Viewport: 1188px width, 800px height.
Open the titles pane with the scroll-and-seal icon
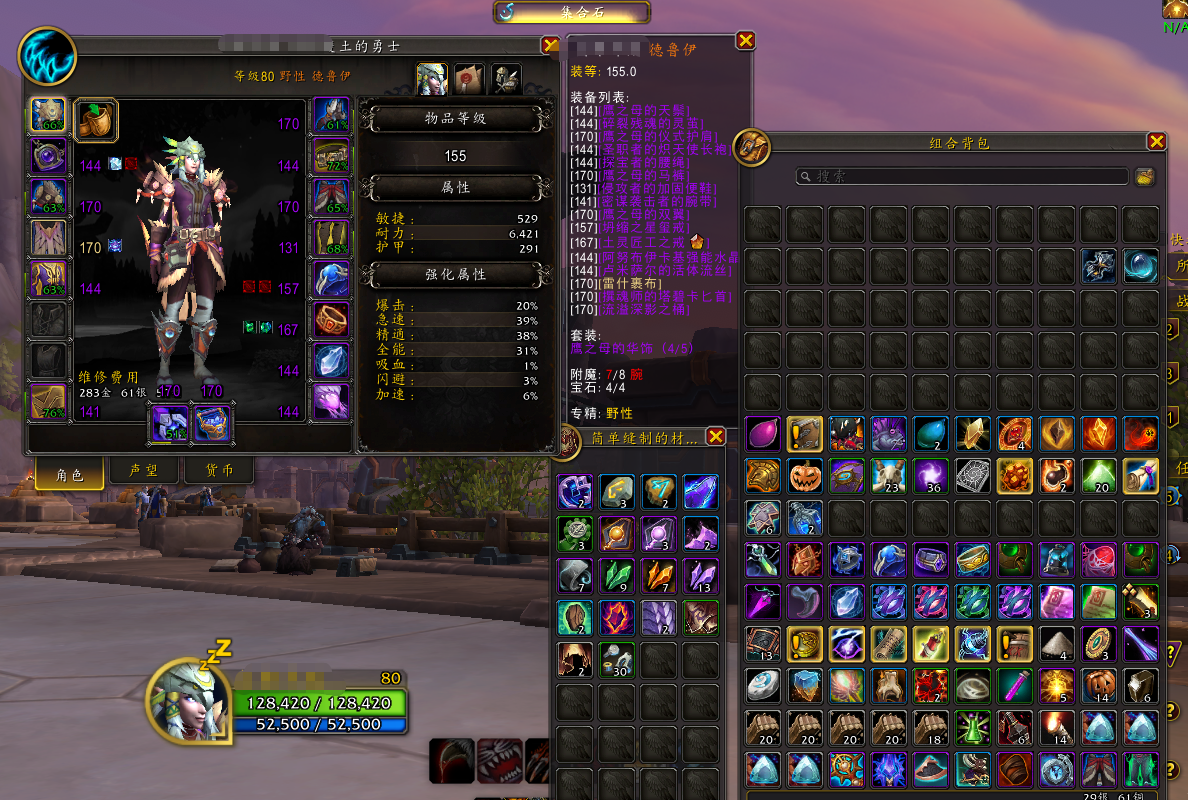tap(468, 77)
